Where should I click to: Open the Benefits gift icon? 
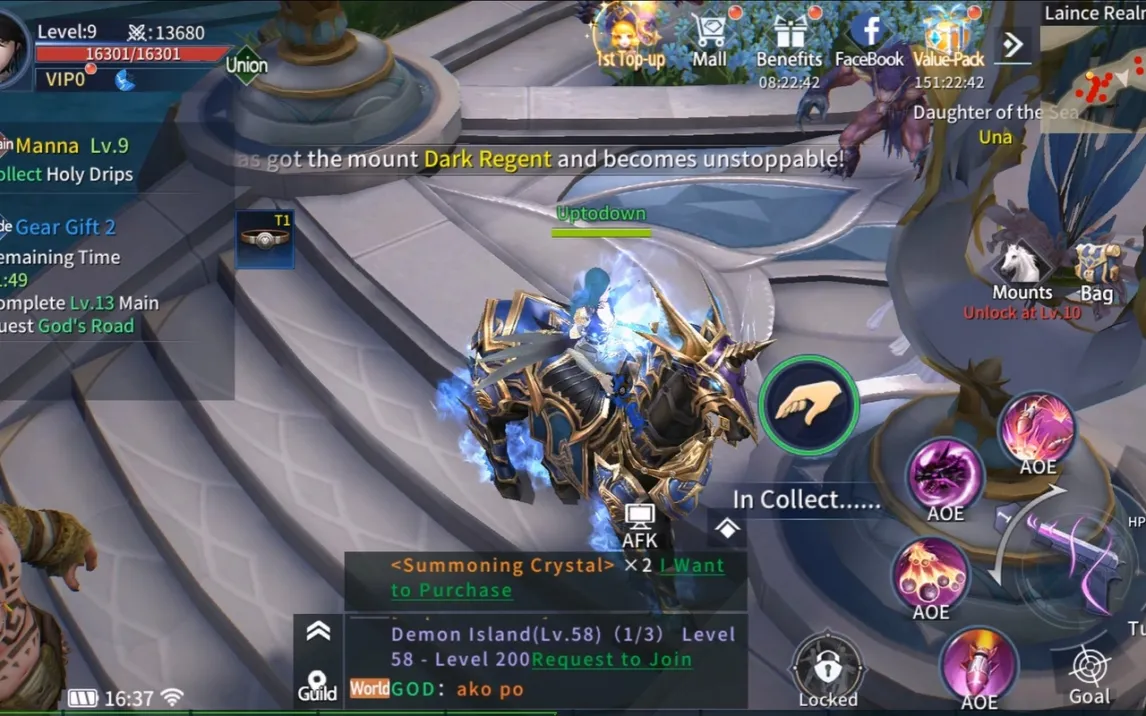tap(789, 40)
